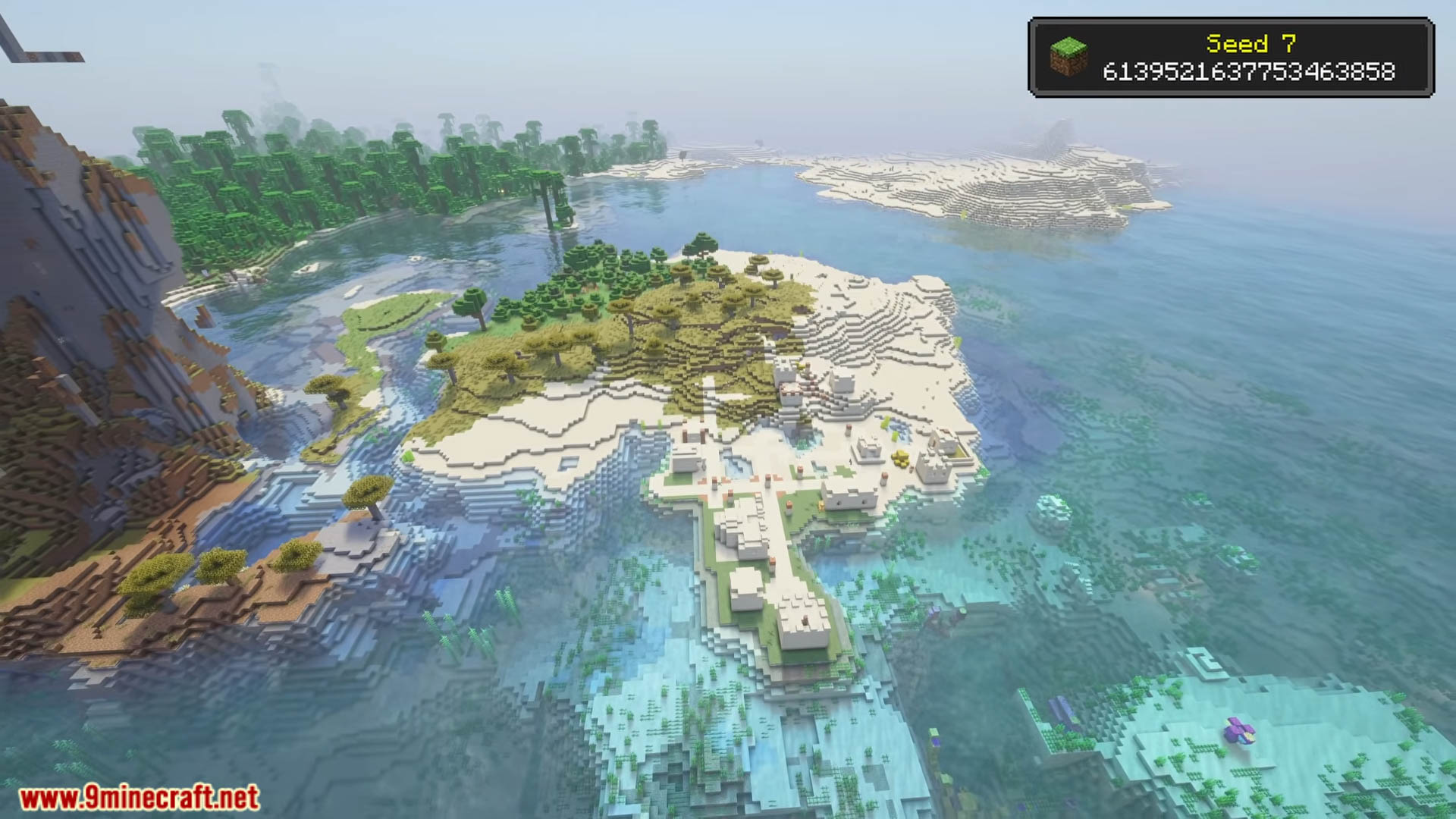Open the www.9minecraft.net watermark link
This screenshot has width=1456, height=819.
pyautogui.click(x=139, y=798)
